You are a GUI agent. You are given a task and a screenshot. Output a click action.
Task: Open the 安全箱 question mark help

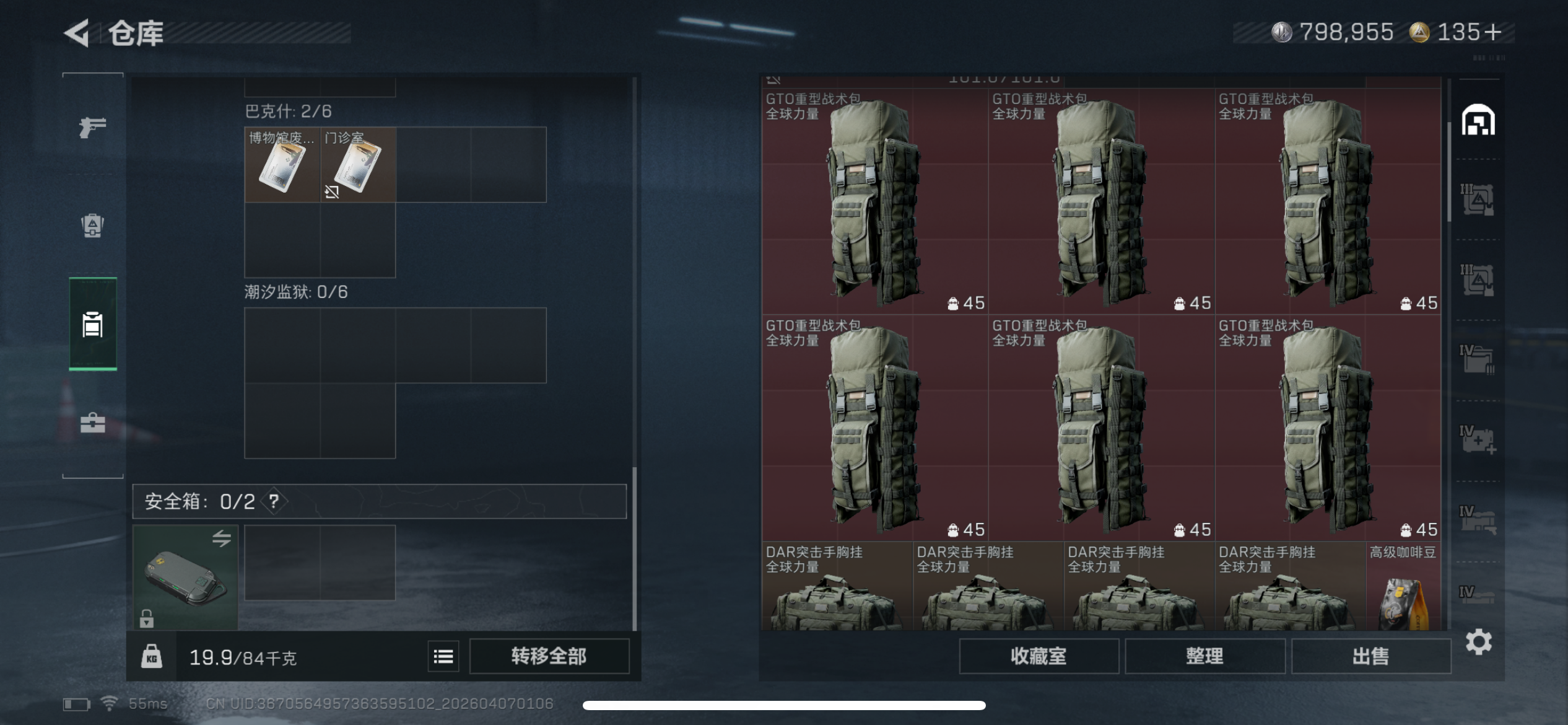click(x=274, y=502)
